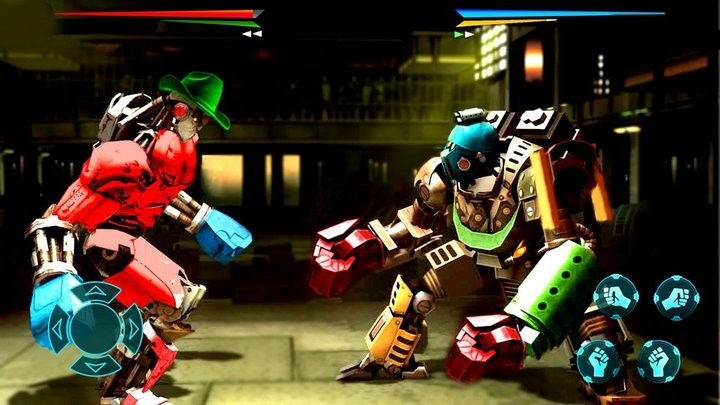Move using the d-pad right arrow
Image resolution: width=720 pixels, height=405 pixels.
(131, 327)
